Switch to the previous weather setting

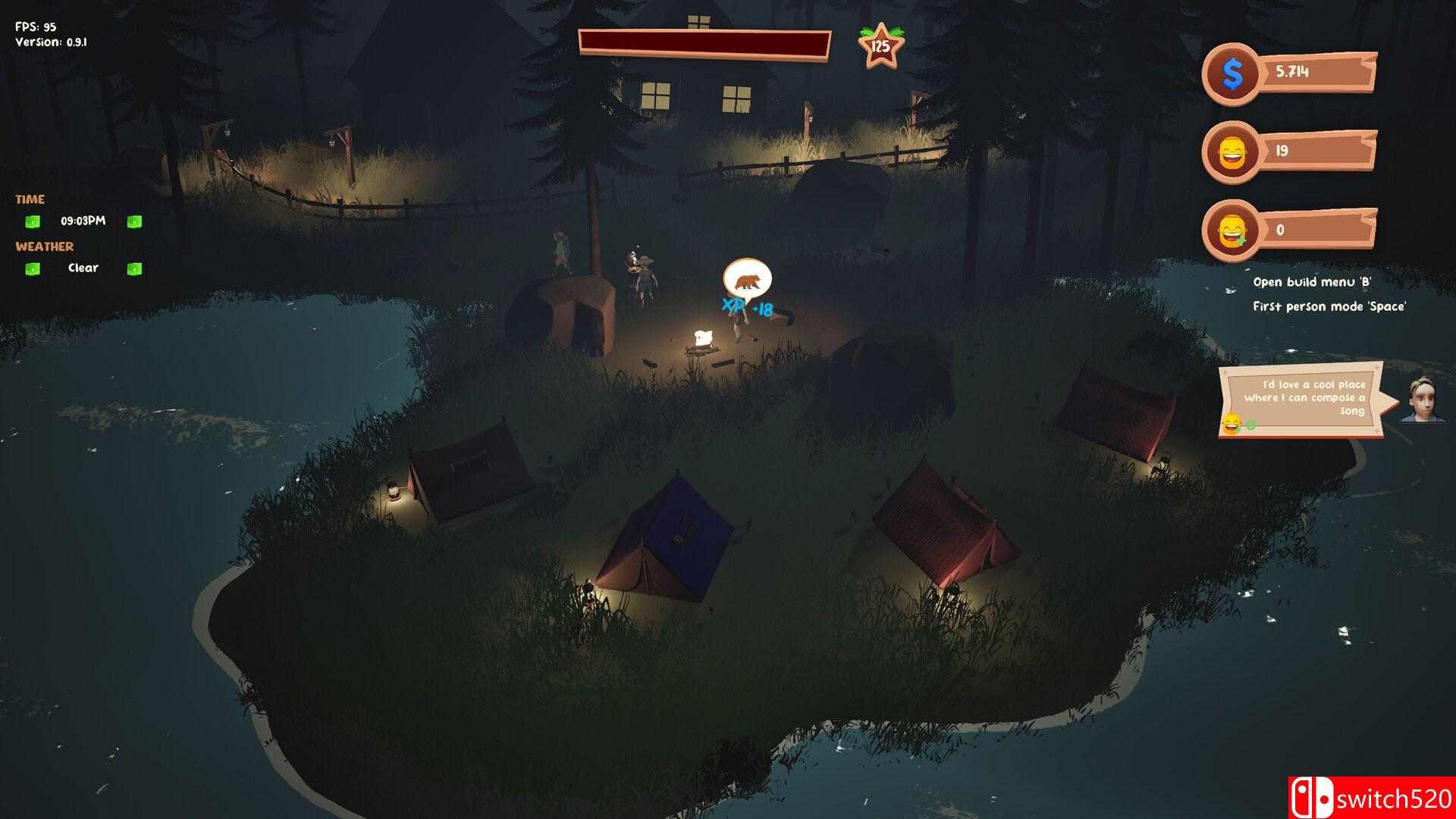point(32,268)
